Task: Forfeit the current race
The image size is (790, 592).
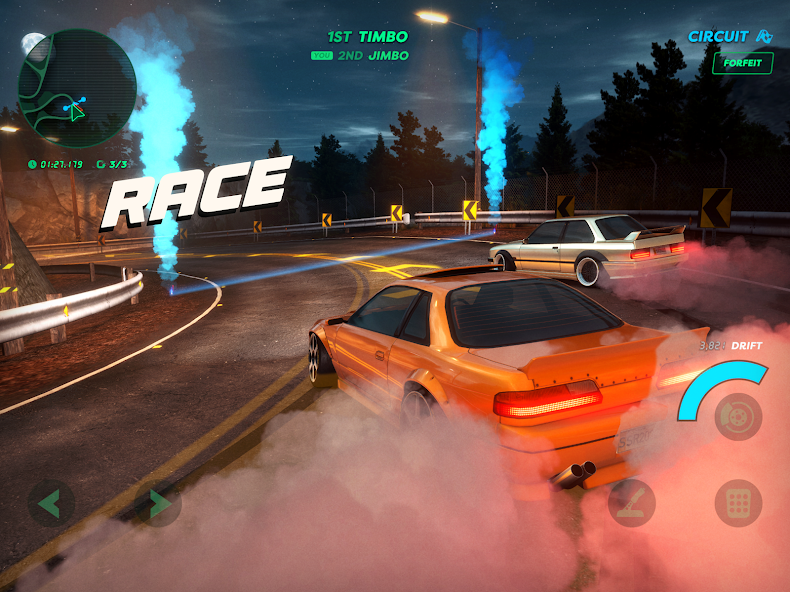Action: pos(742,63)
